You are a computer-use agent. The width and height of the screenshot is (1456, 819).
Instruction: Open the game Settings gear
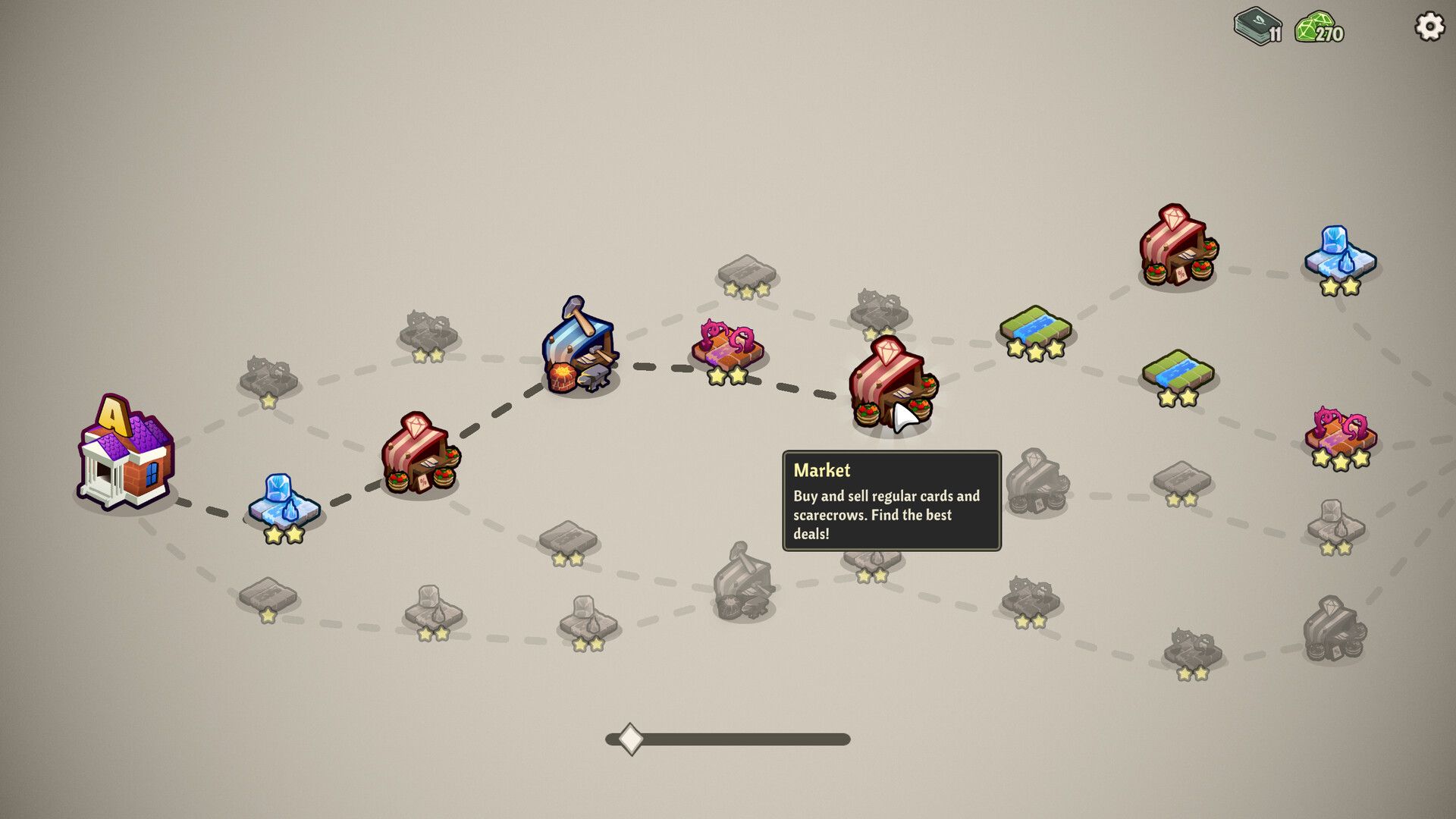[1428, 28]
